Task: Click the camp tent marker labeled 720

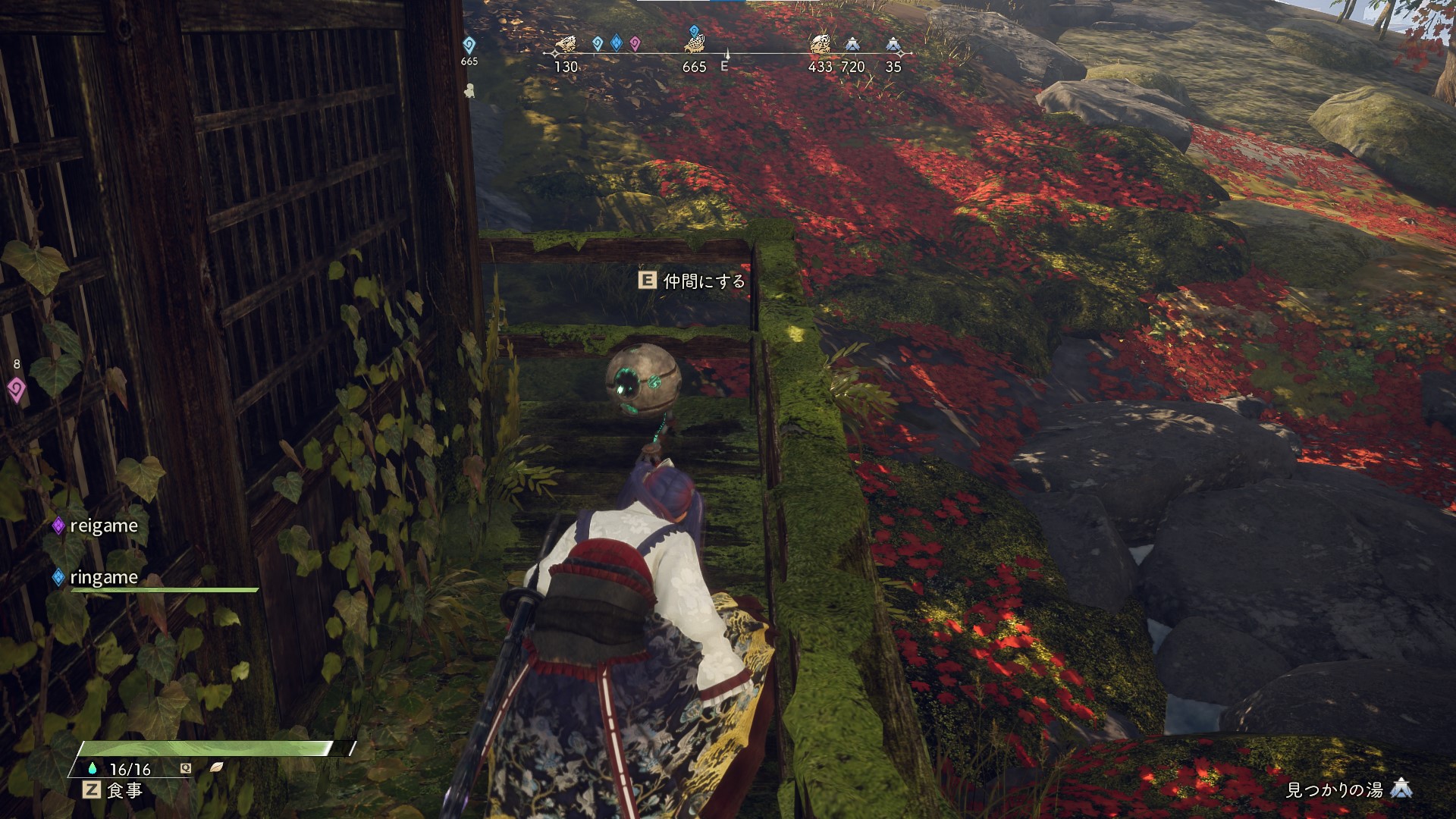Action: pos(852,45)
